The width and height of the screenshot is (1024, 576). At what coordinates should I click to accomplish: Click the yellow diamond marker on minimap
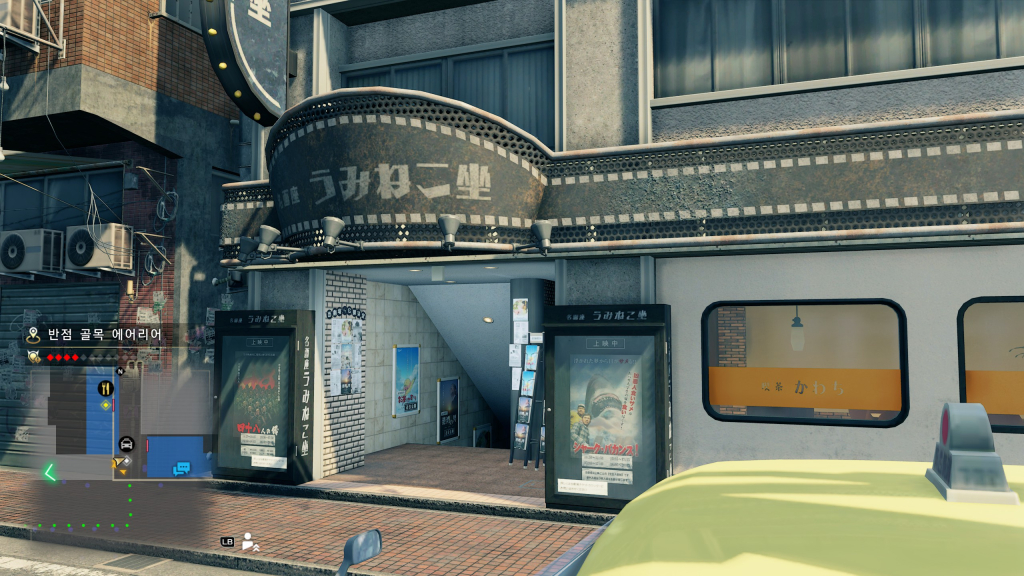pyautogui.click(x=105, y=405)
